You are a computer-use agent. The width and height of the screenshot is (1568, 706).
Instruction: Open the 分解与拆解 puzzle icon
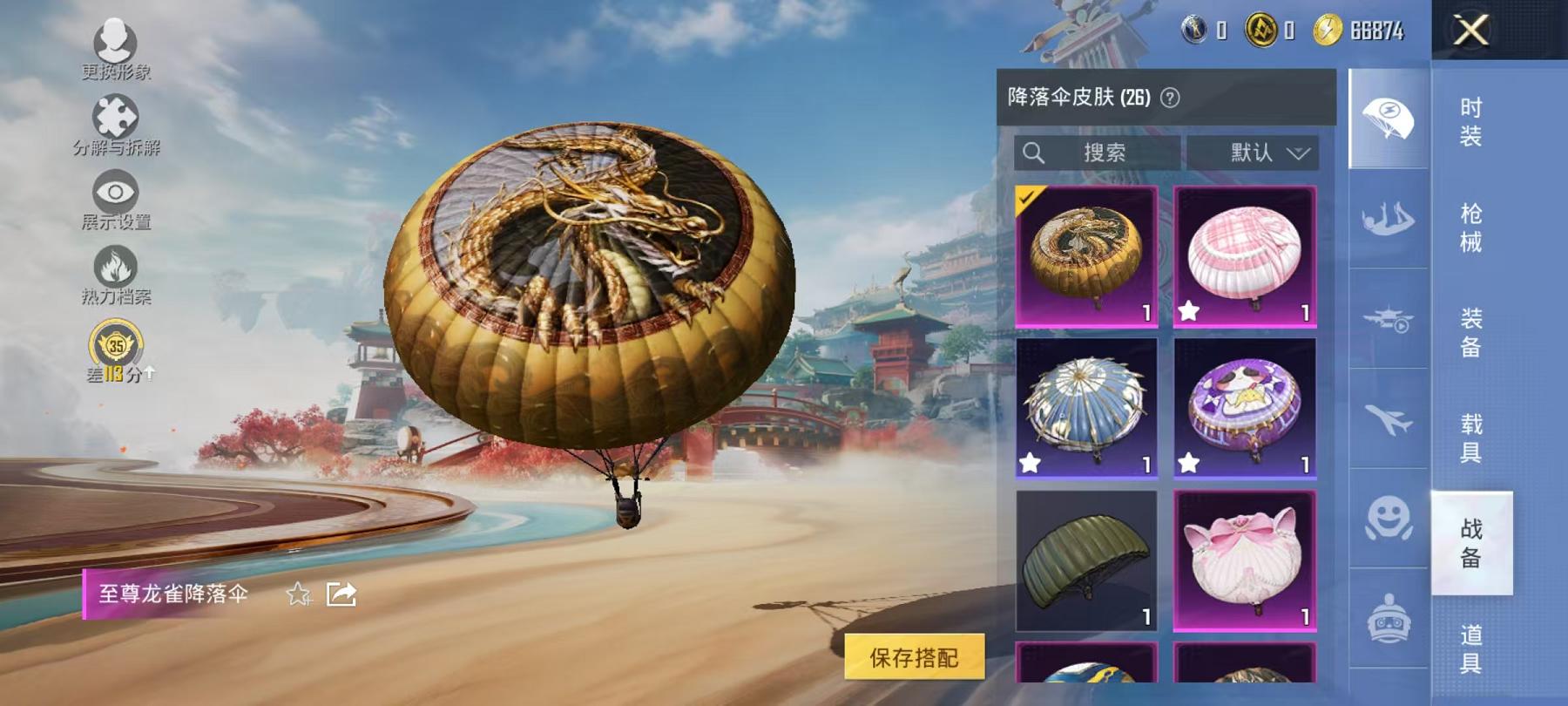pos(118,116)
